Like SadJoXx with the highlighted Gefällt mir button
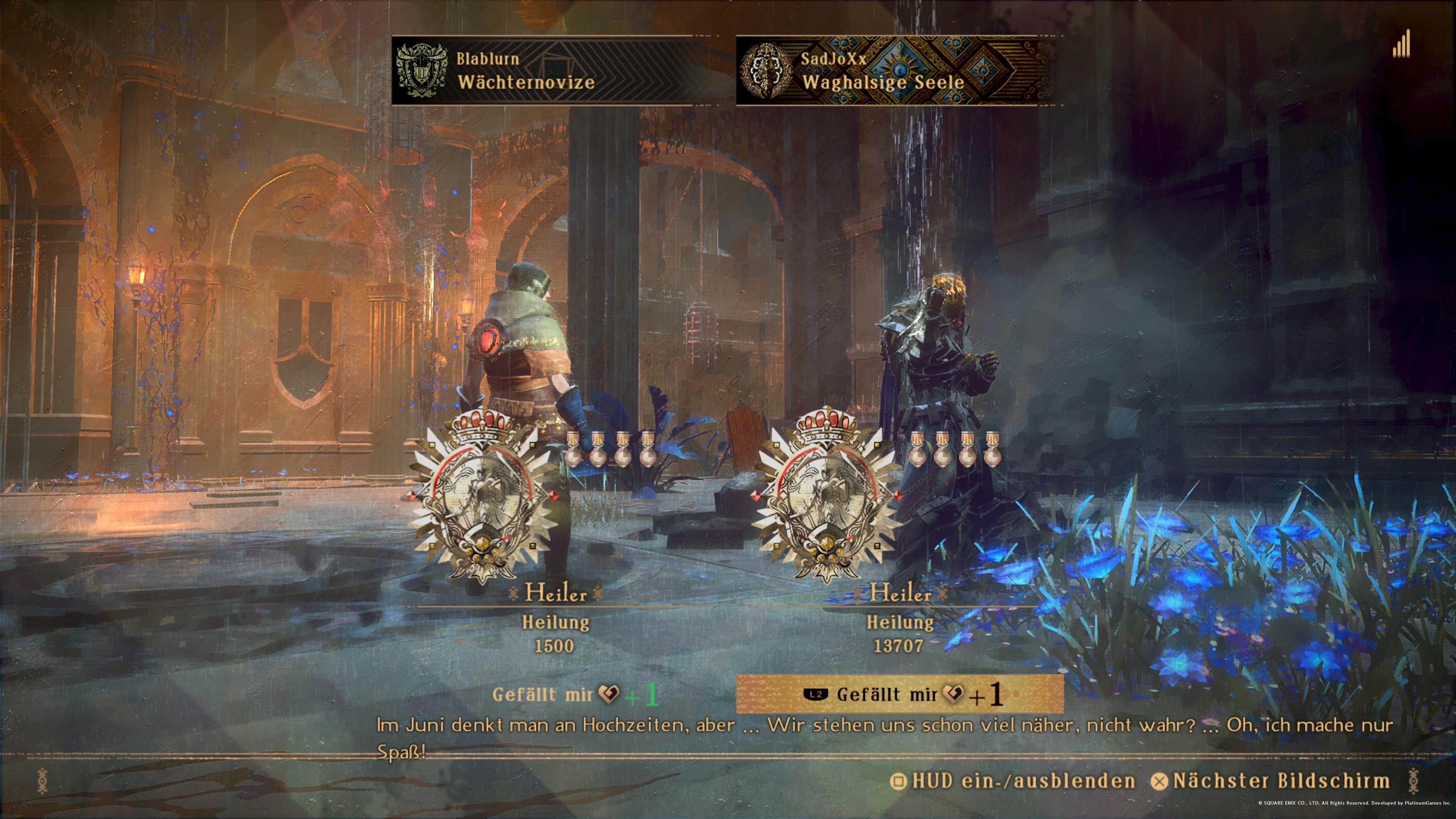Image resolution: width=1456 pixels, height=819 pixels. (x=899, y=694)
